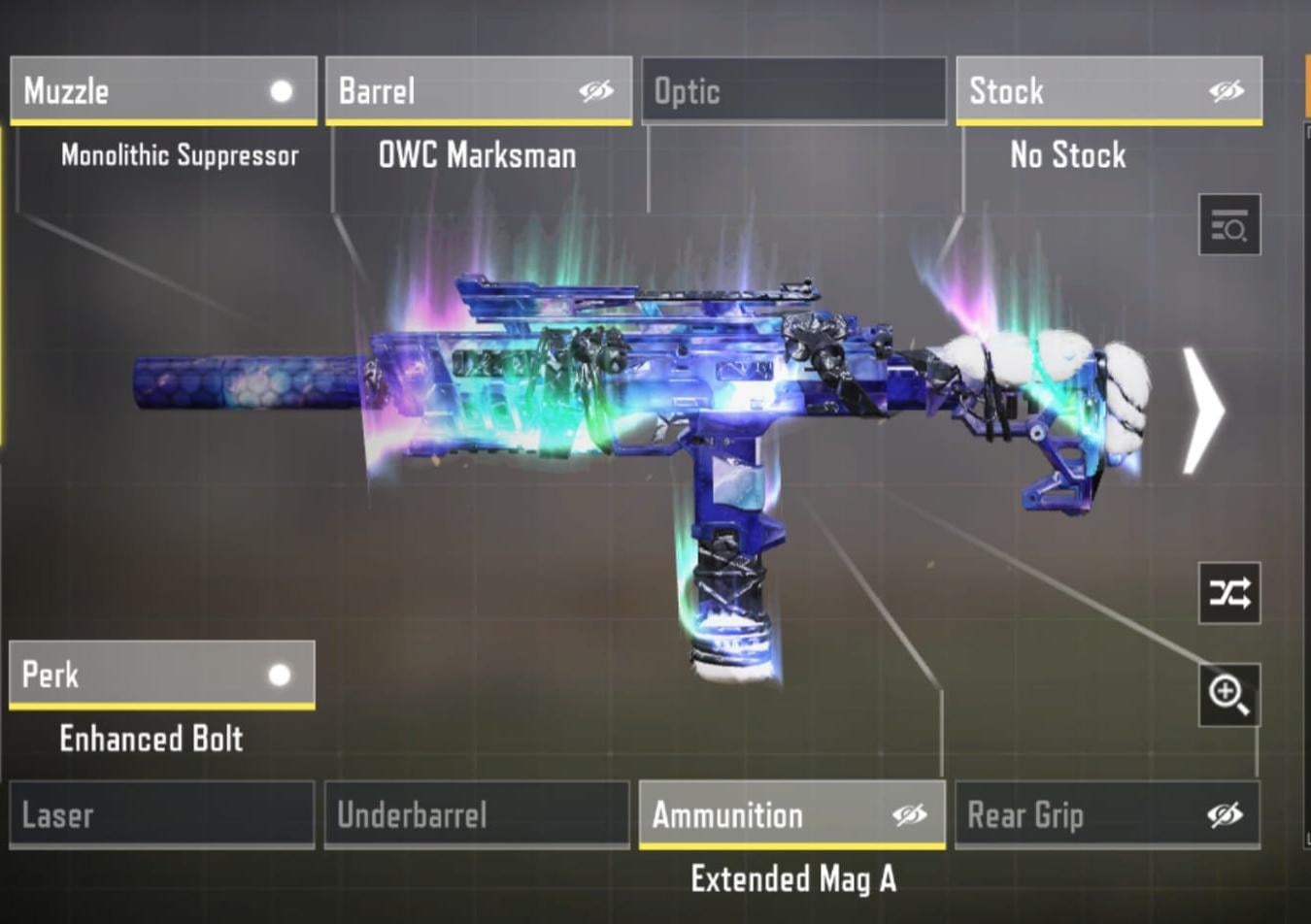Toggle Stock visibility eye icon
1311x924 pixels.
[1227, 91]
